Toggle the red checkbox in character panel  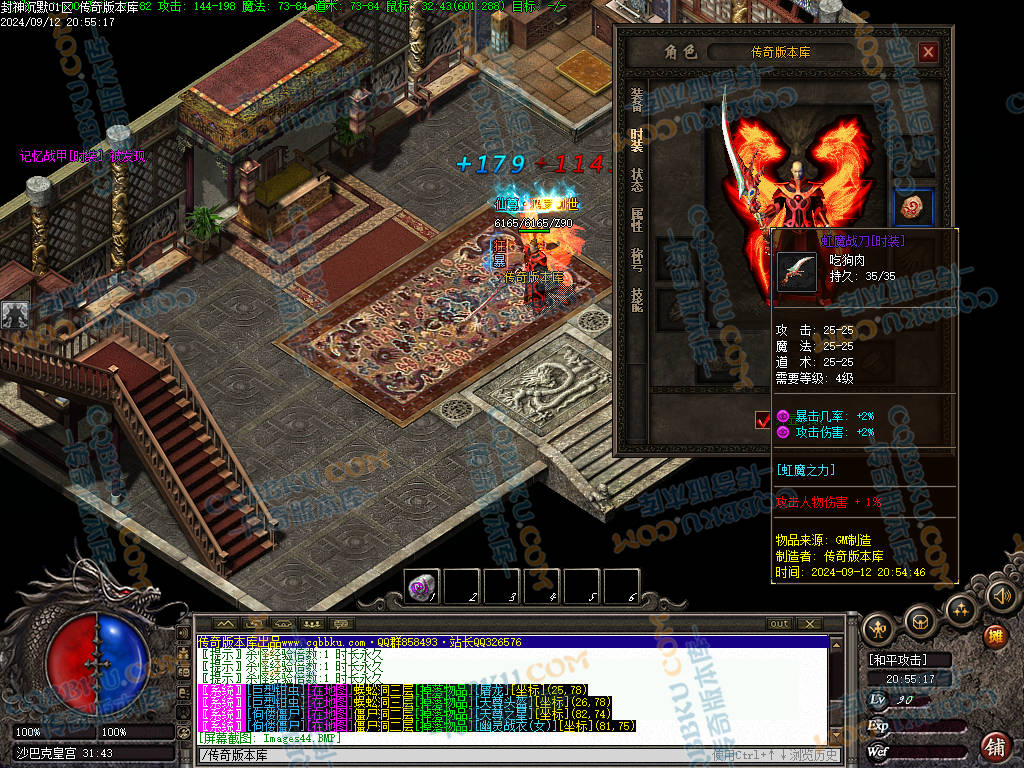763,421
